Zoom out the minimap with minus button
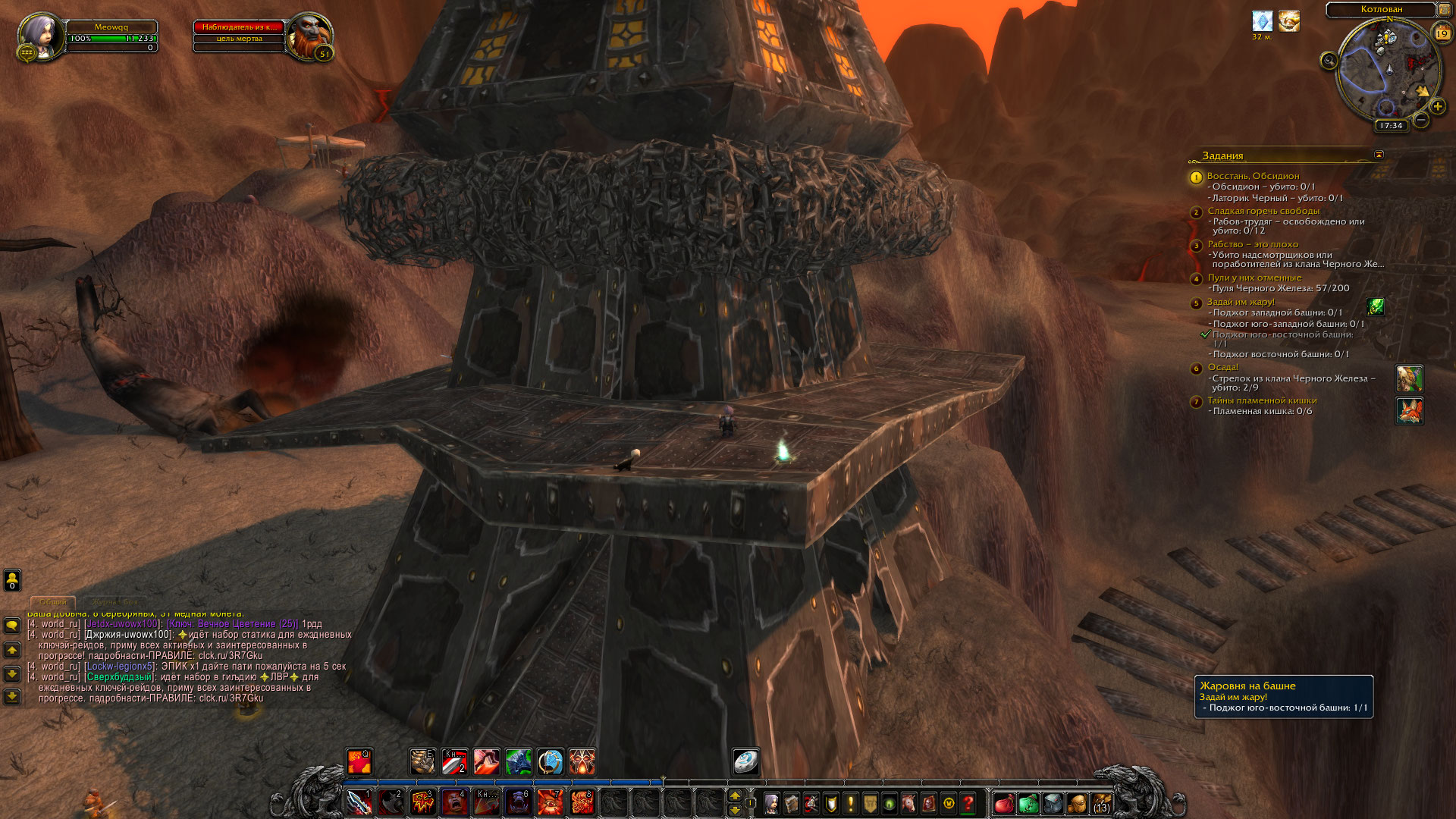The width and height of the screenshot is (1456, 819). pyautogui.click(x=1421, y=120)
